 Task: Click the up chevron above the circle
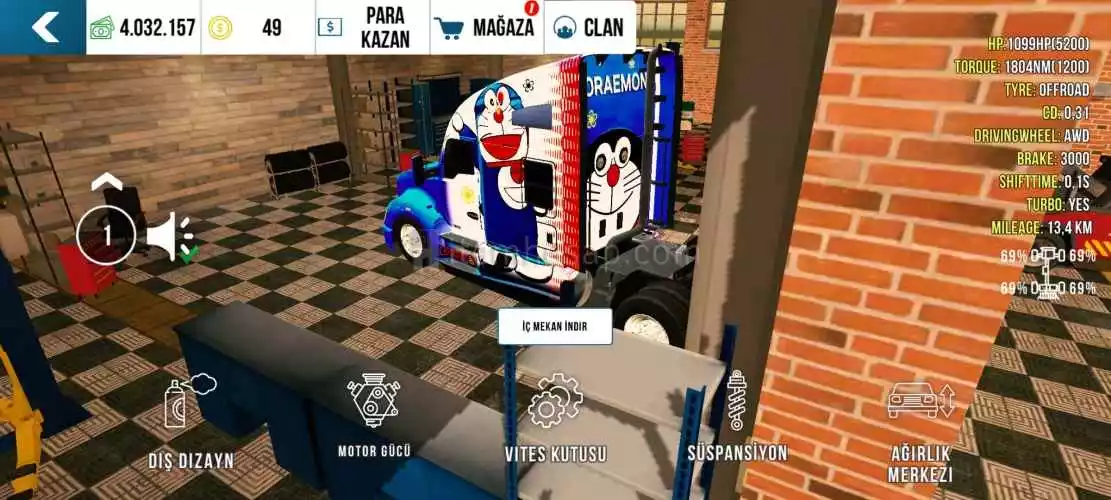107,183
